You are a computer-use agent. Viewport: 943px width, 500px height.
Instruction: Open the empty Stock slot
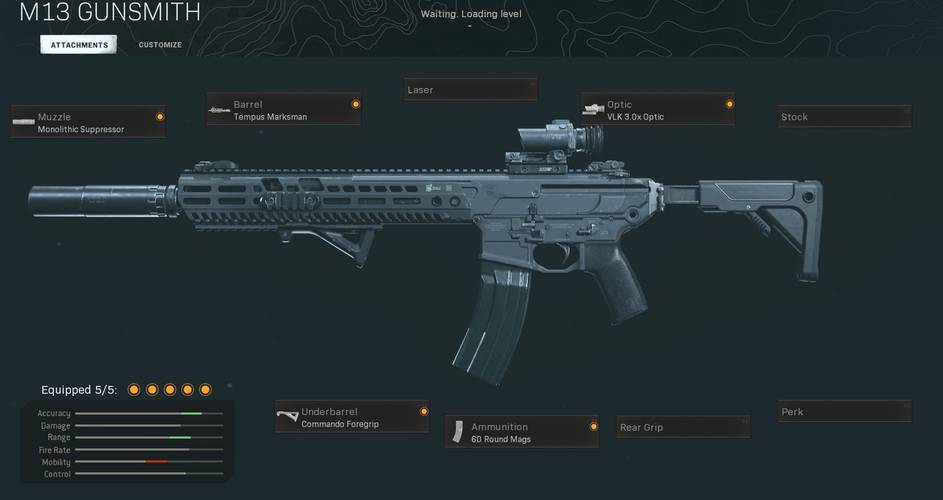pyautogui.click(x=845, y=117)
